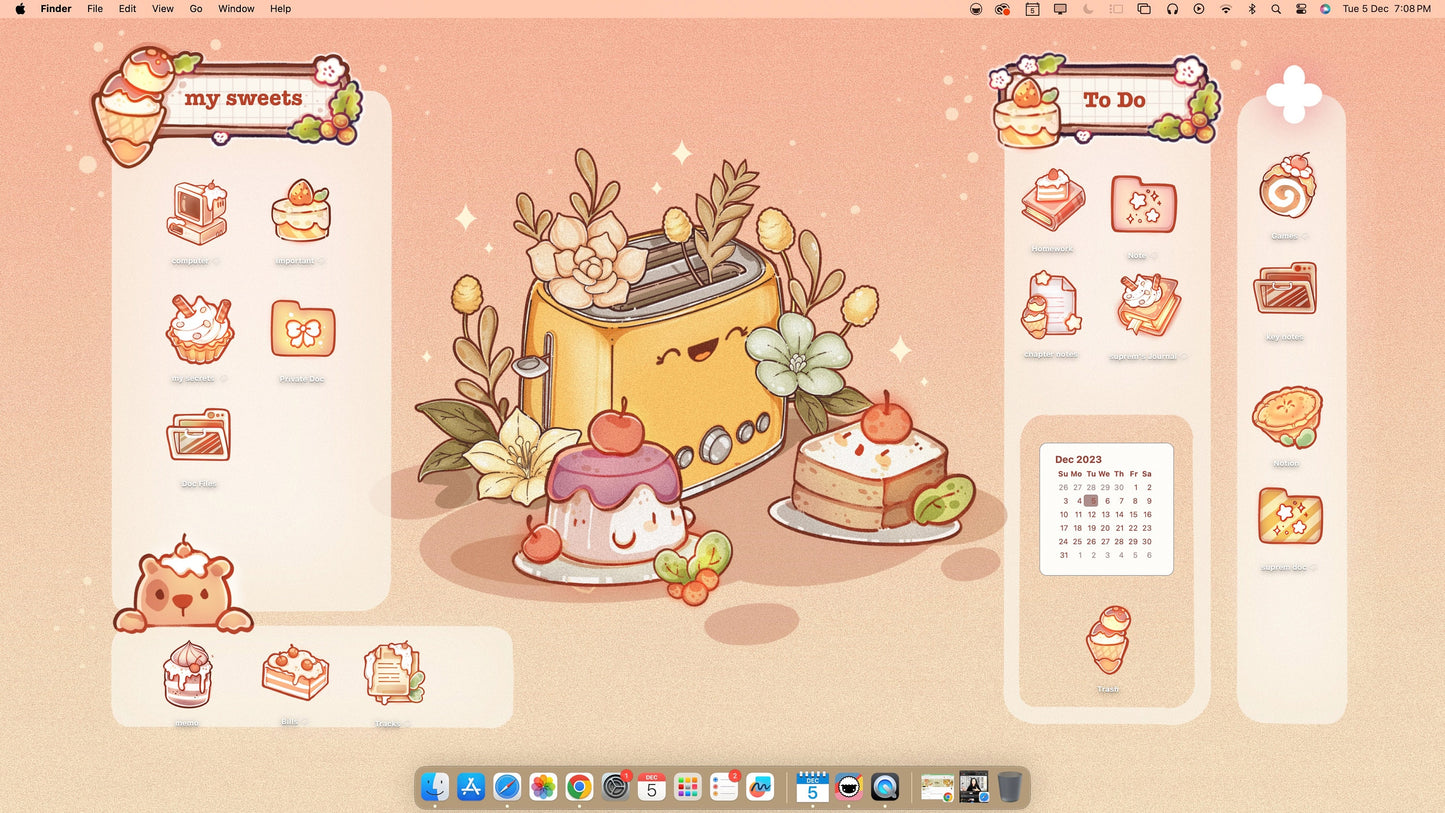
Task: Toggle Do Not Disturb moon icon
Action: [x=1089, y=9]
